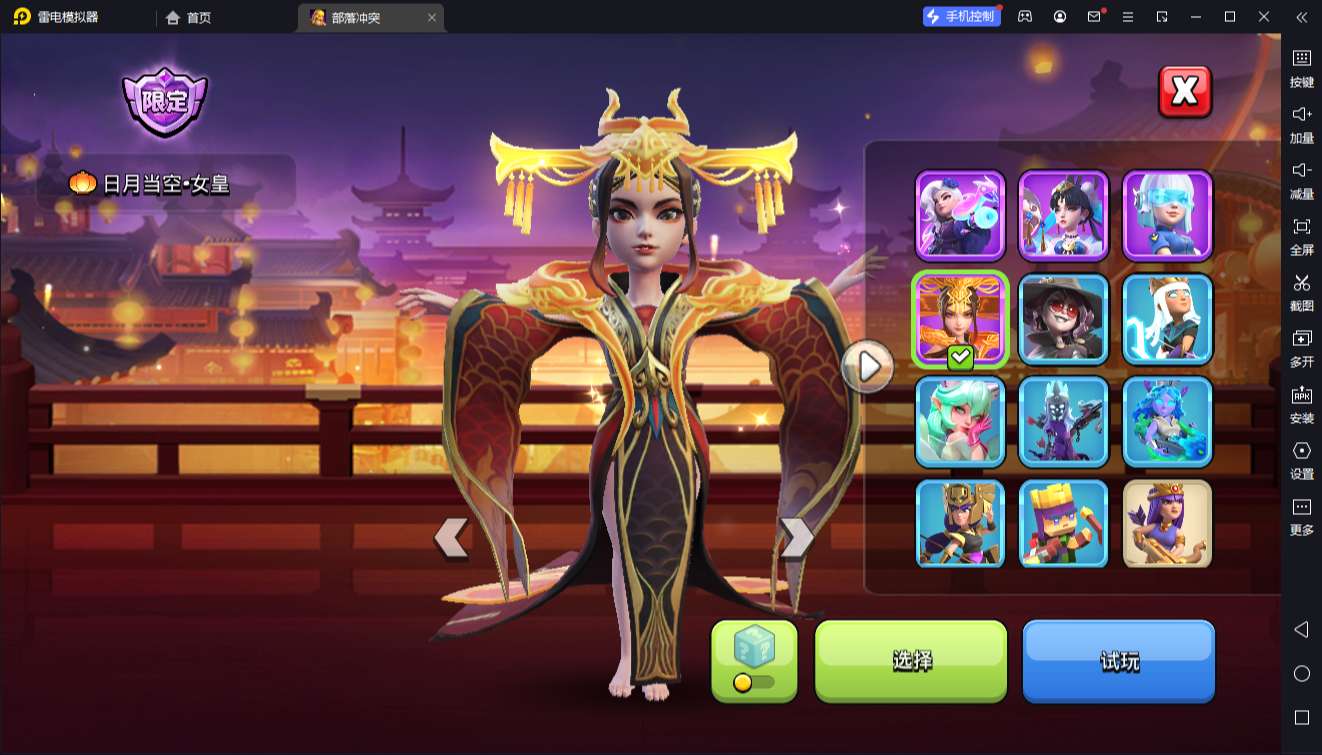Select the skin with red glasses and black hat
This screenshot has height=755, width=1322.
click(1064, 318)
